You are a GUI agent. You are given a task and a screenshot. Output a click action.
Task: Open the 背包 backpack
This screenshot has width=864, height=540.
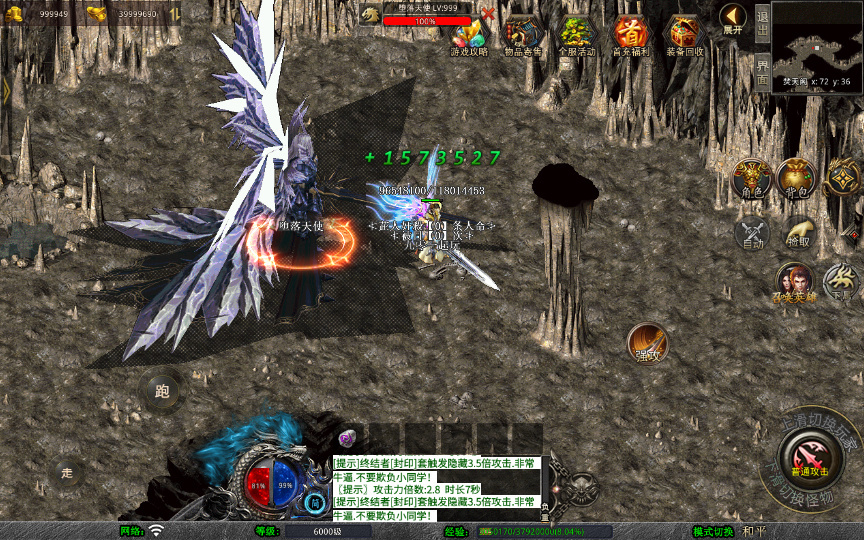tap(797, 179)
